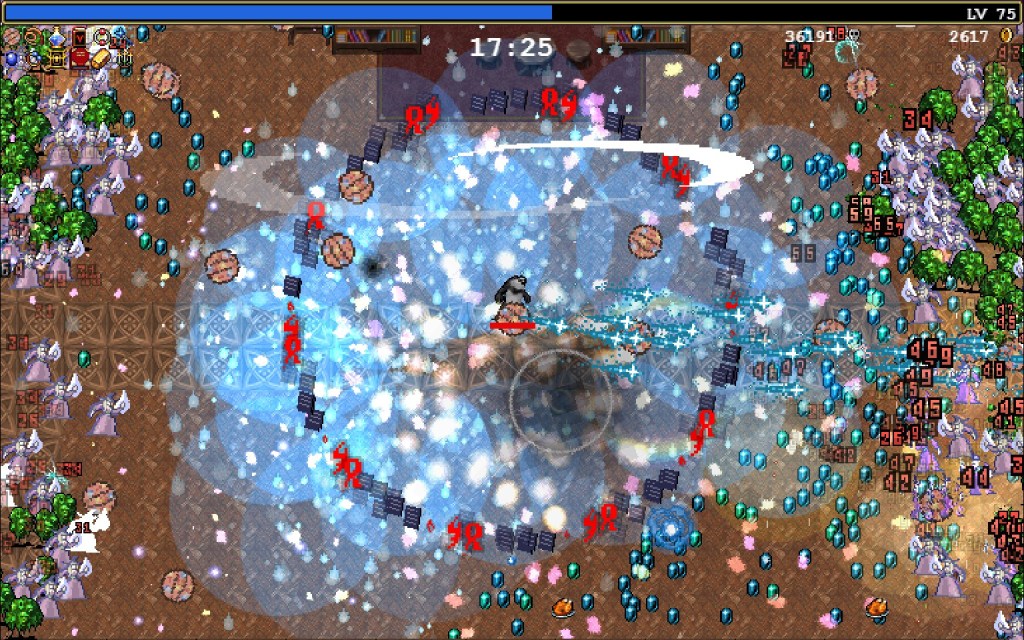1024x640 pixels.
Task: Select the red octagon passive item icon
Action: (x=79, y=58)
